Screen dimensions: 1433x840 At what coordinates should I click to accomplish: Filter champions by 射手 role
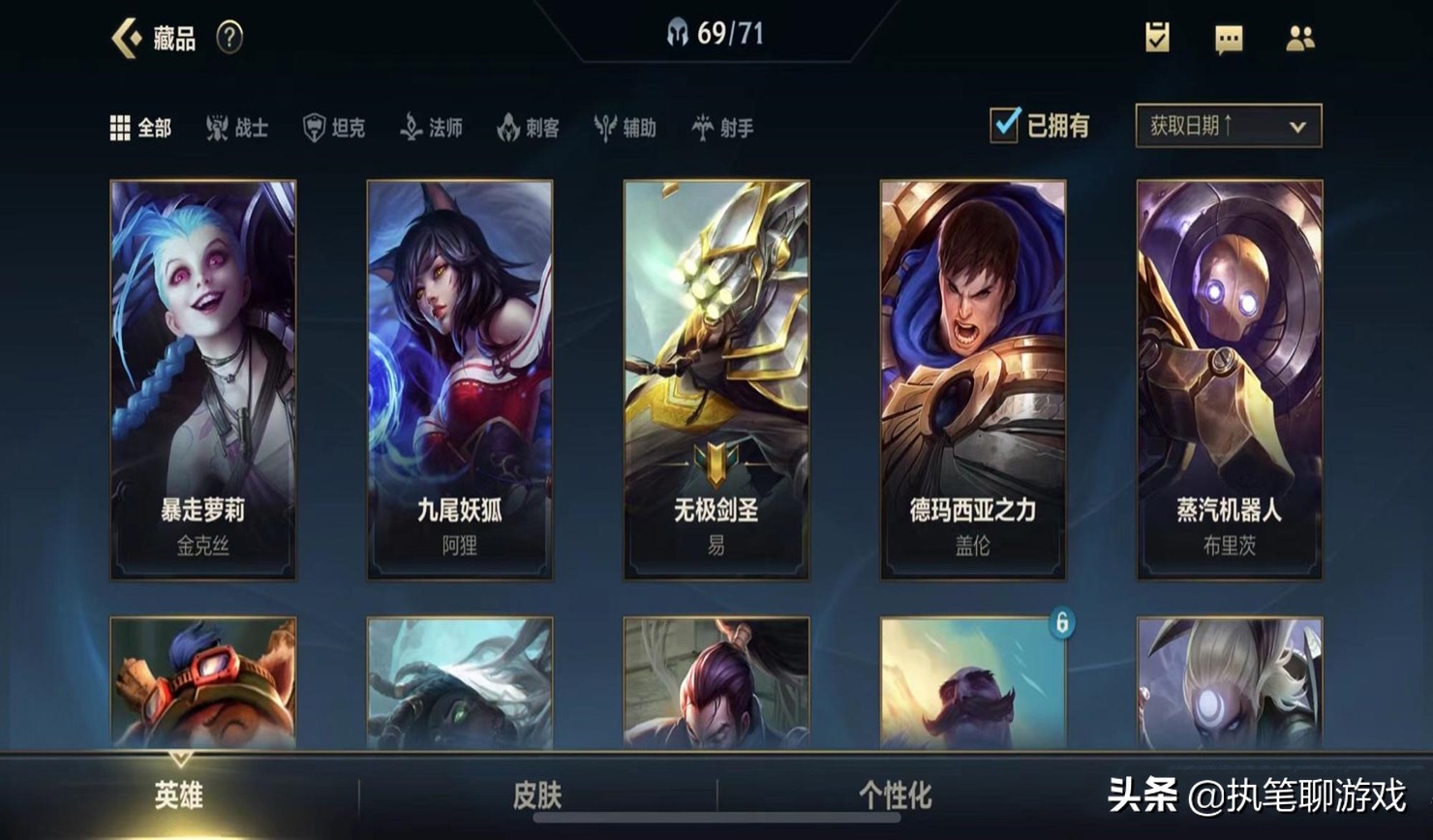point(723,128)
